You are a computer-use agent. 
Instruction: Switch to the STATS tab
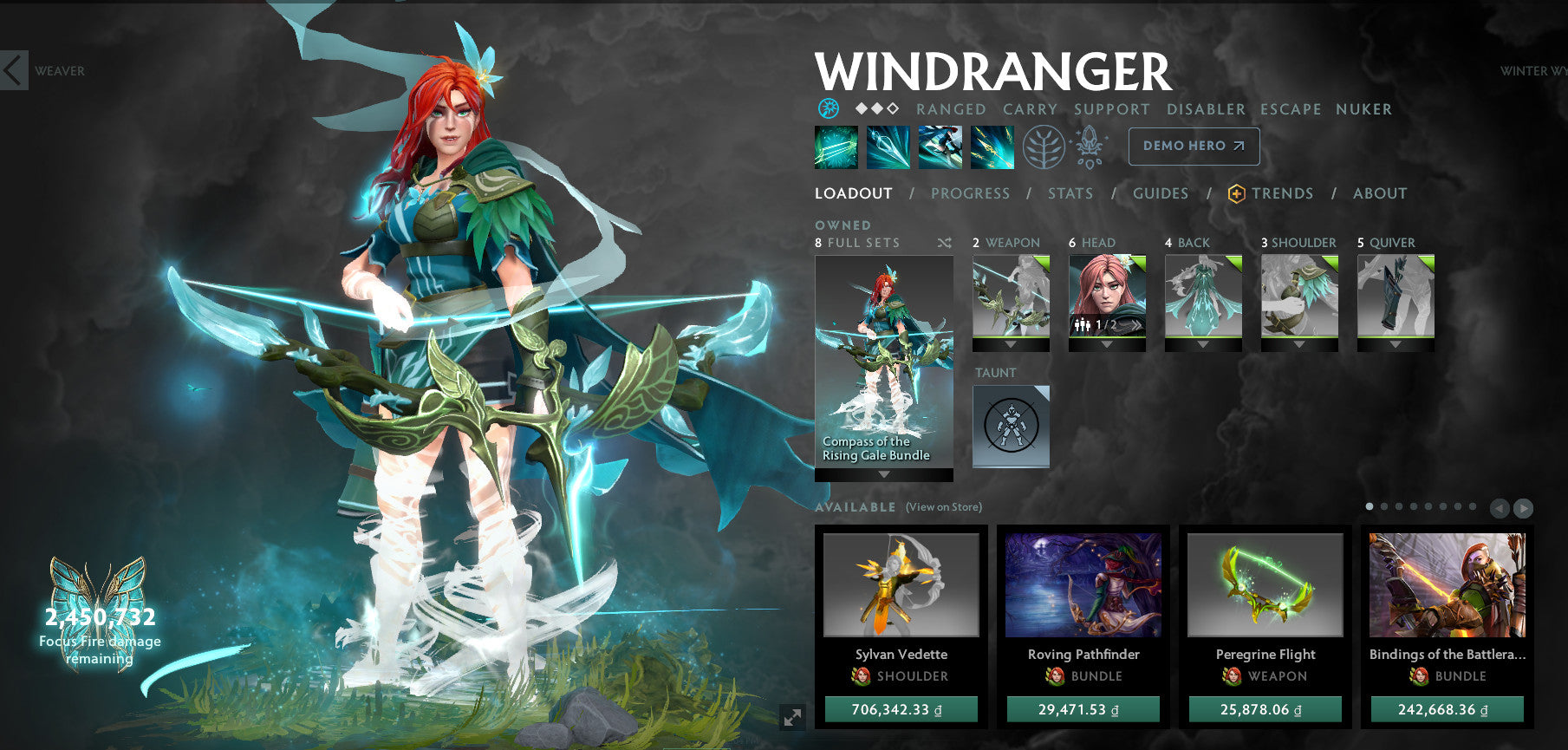tap(1070, 193)
